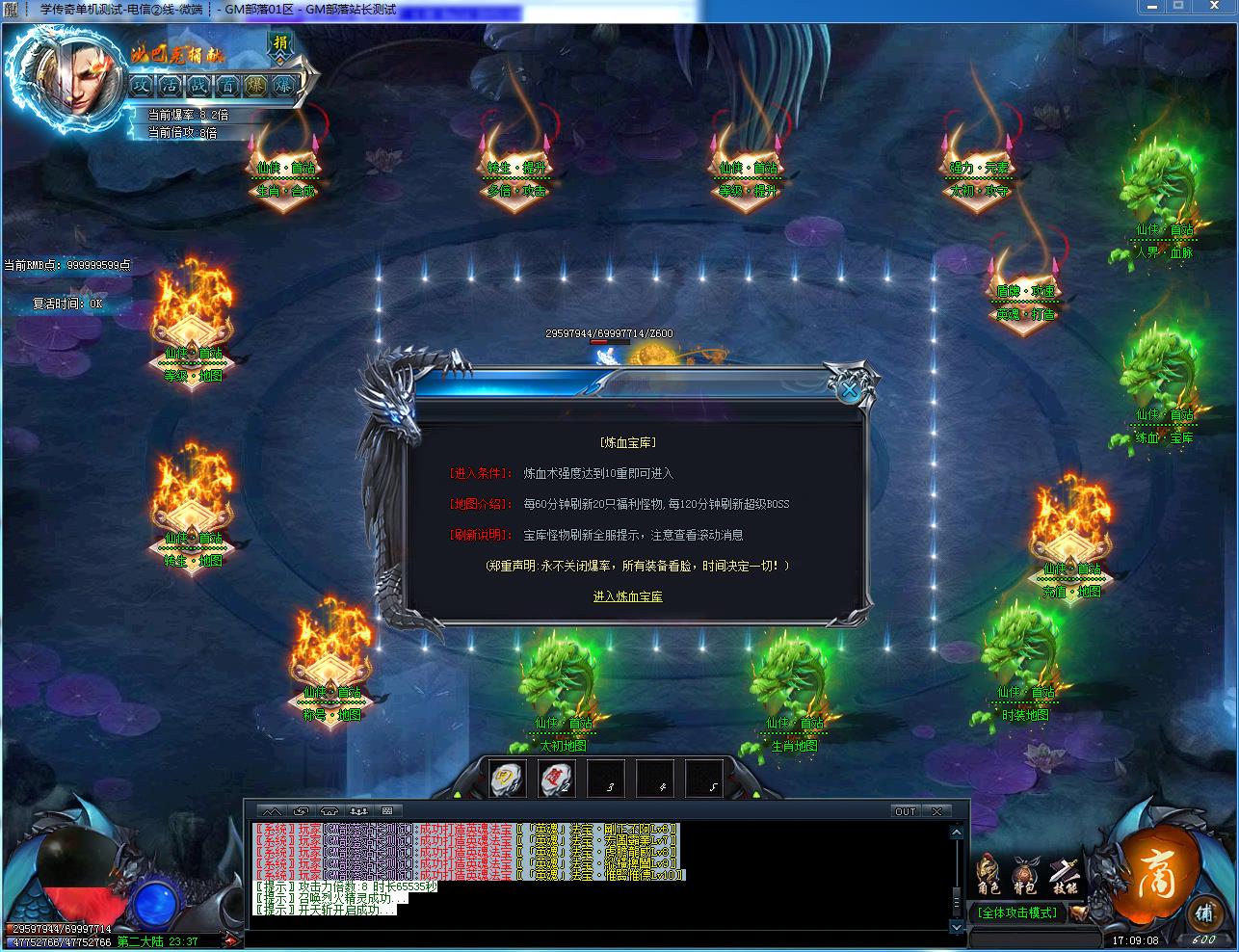Click the OUT button on chat panel
The image size is (1239, 952).
pos(905,811)
